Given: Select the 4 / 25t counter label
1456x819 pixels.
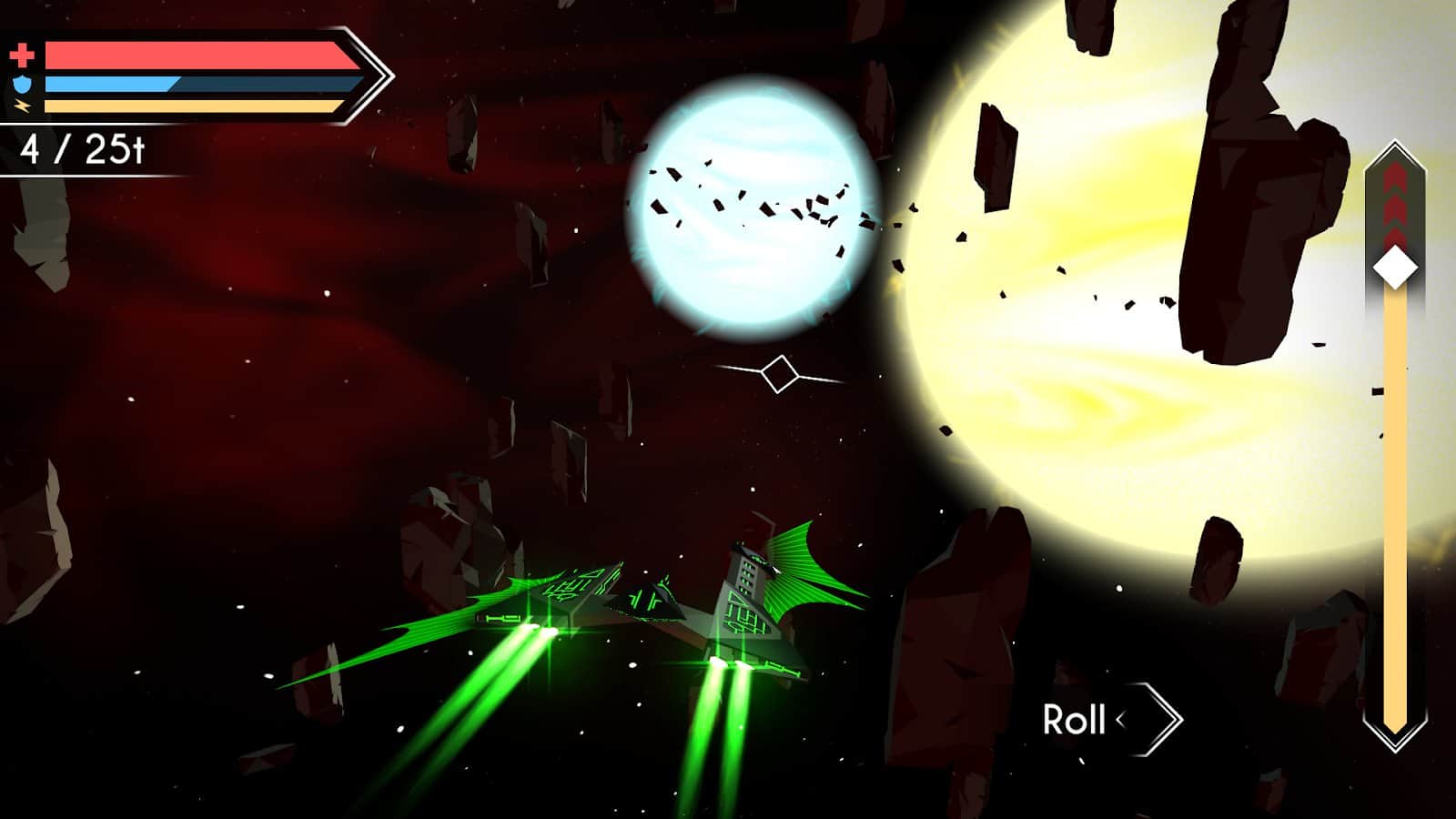Looking at the screenshot, I should click(x=85, y=148).
